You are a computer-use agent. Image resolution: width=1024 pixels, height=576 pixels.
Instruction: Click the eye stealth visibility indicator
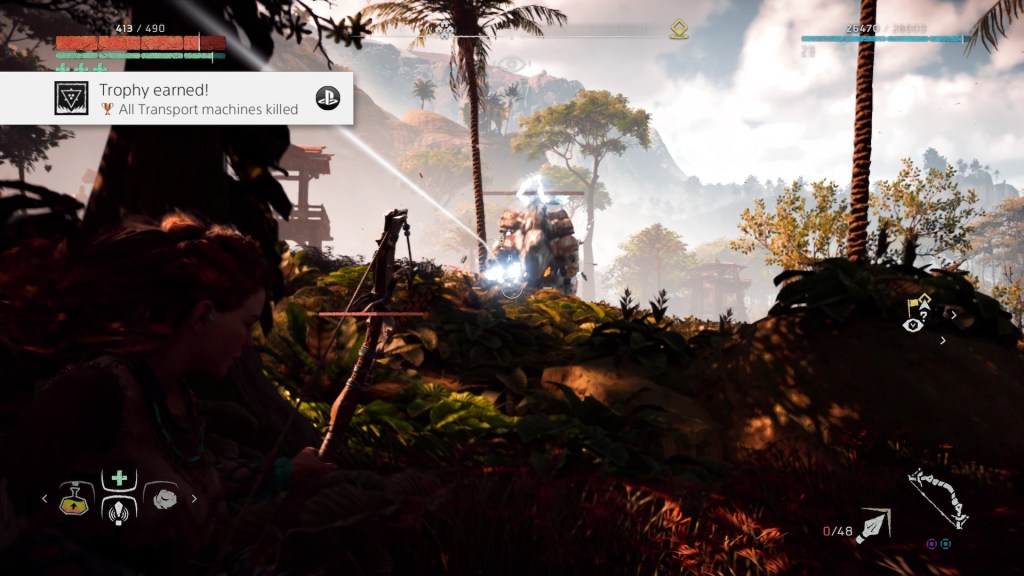coord(911,324)
